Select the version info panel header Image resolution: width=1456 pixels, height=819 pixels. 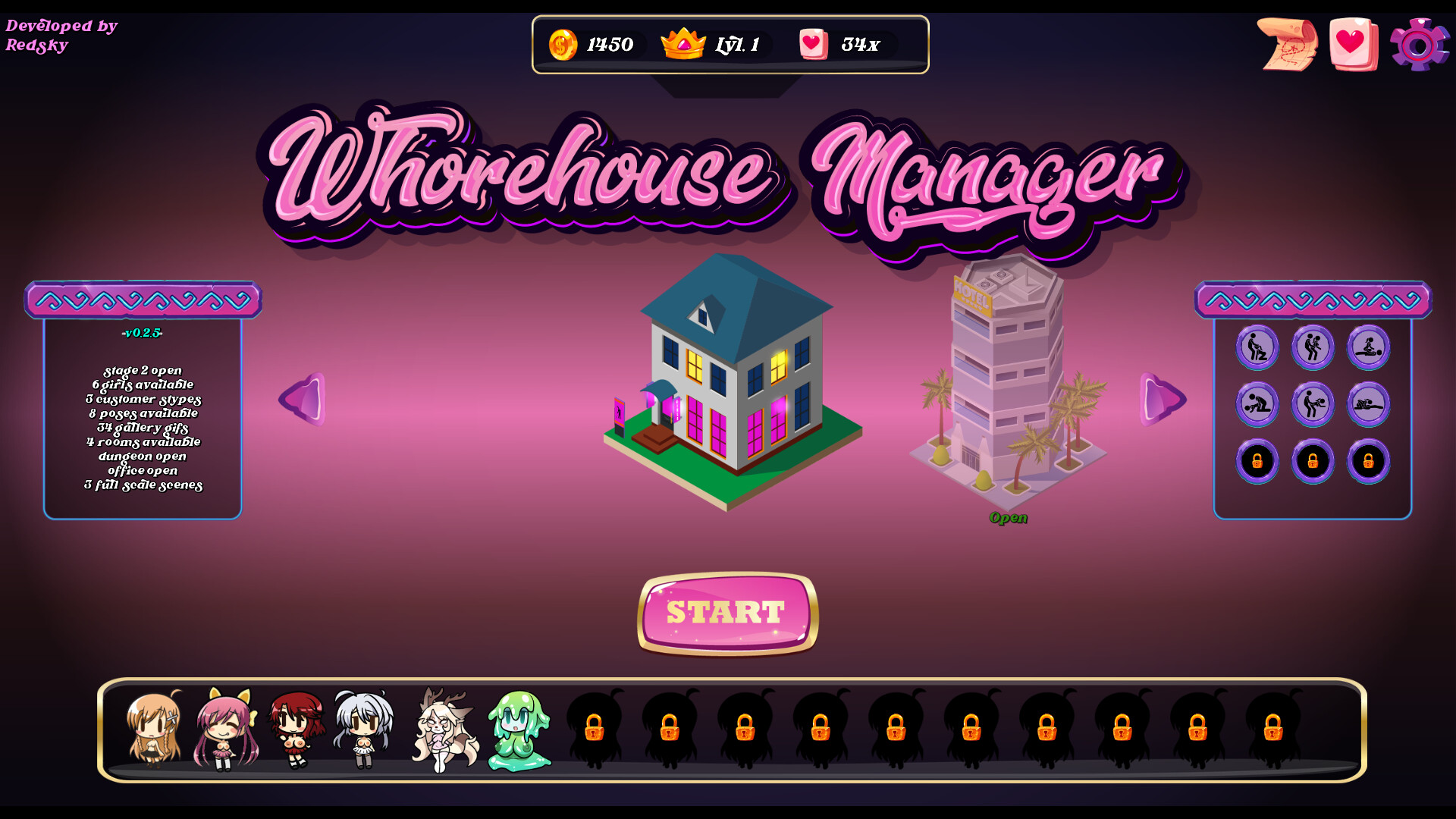click(144, 300)
